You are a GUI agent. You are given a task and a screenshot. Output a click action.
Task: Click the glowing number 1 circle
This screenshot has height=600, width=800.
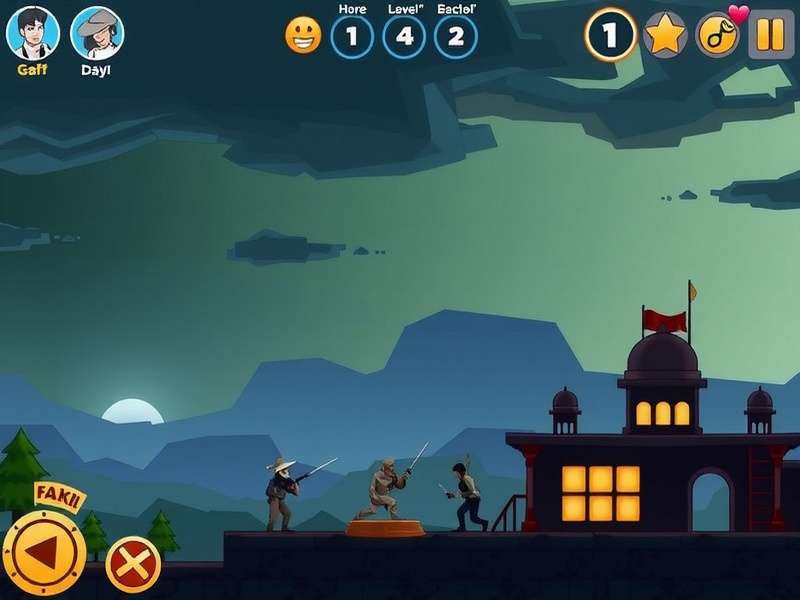(x=610, y=35)
